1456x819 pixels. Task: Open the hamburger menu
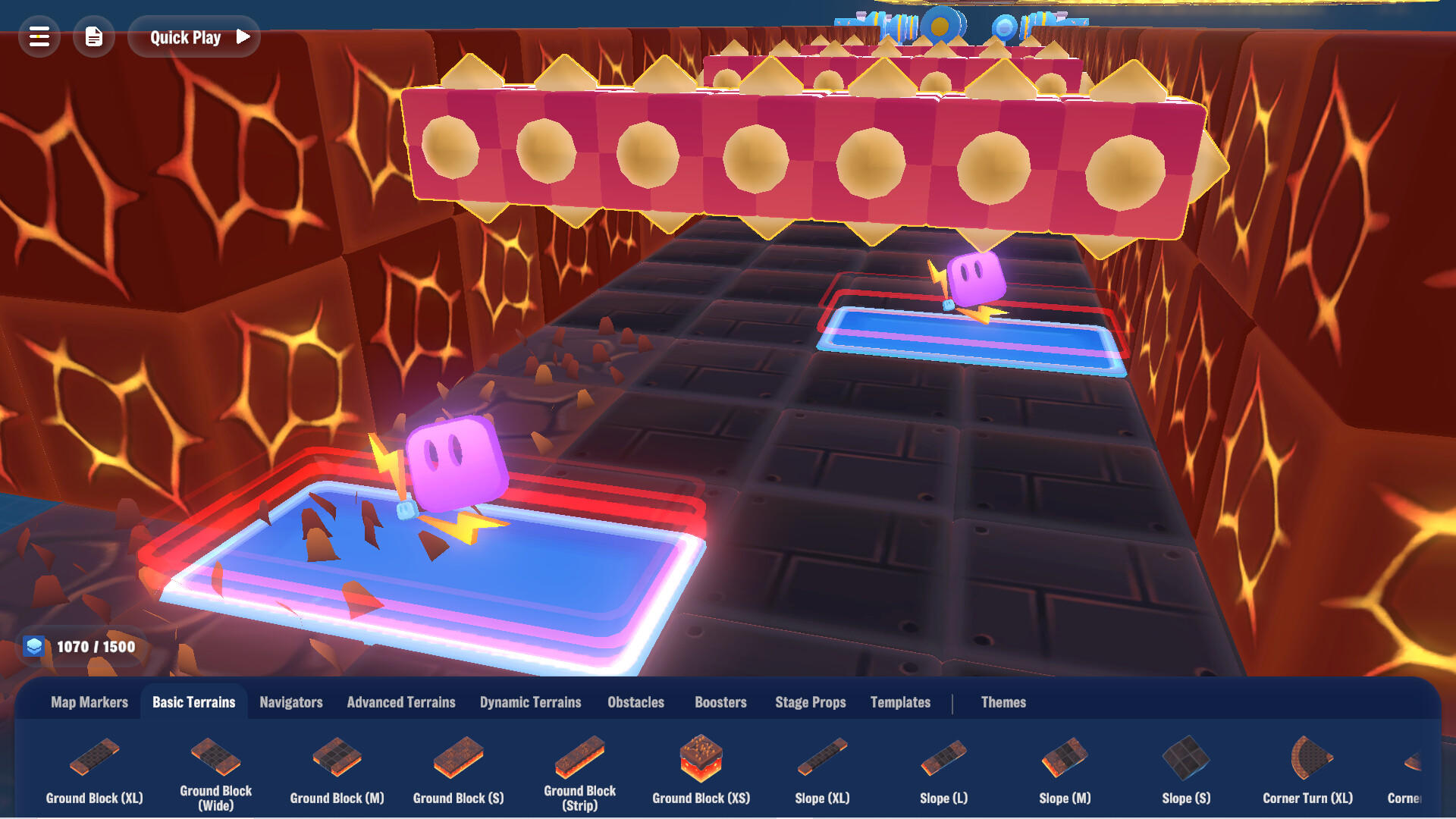tap(39, 36)
